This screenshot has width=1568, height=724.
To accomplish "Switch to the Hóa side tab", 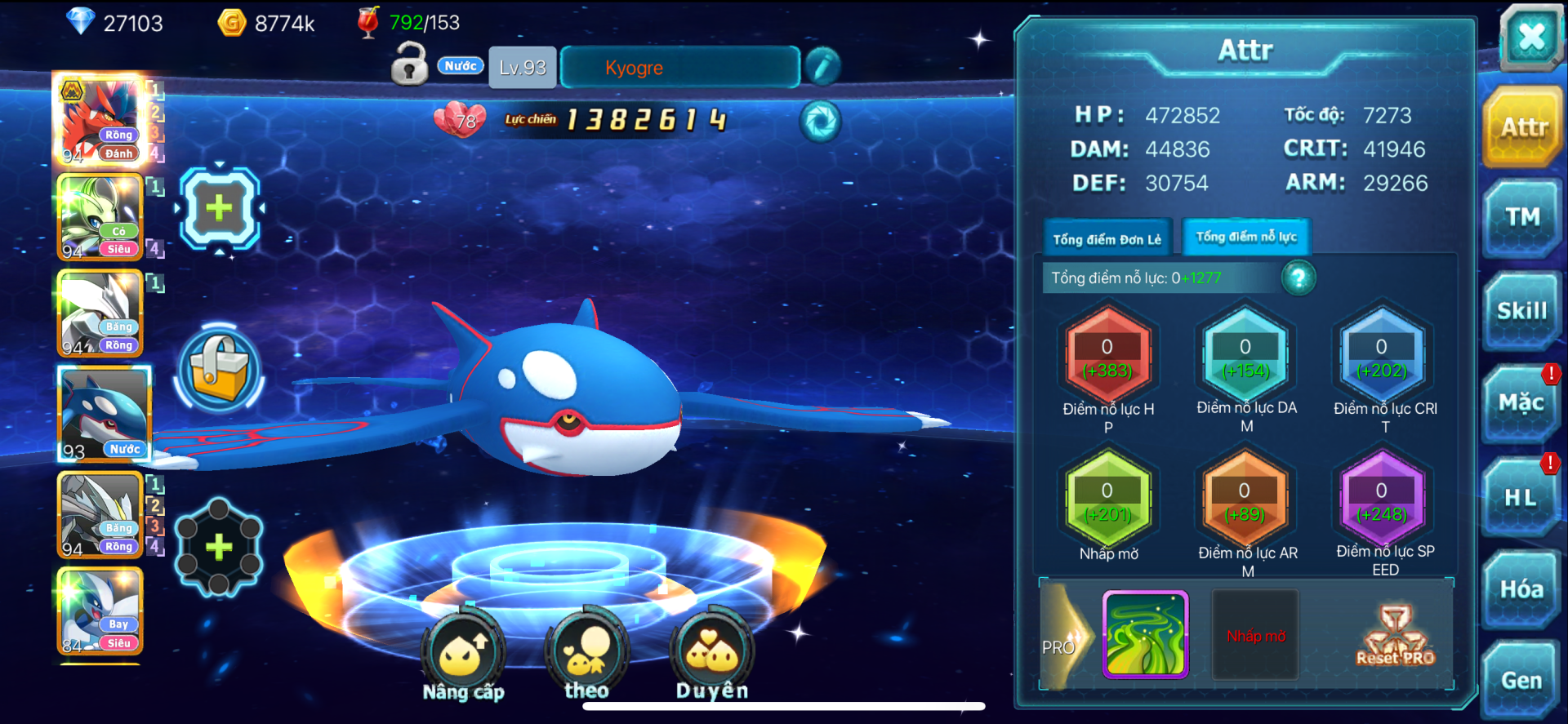I will pyautogui.click(x=1521, y=589).
